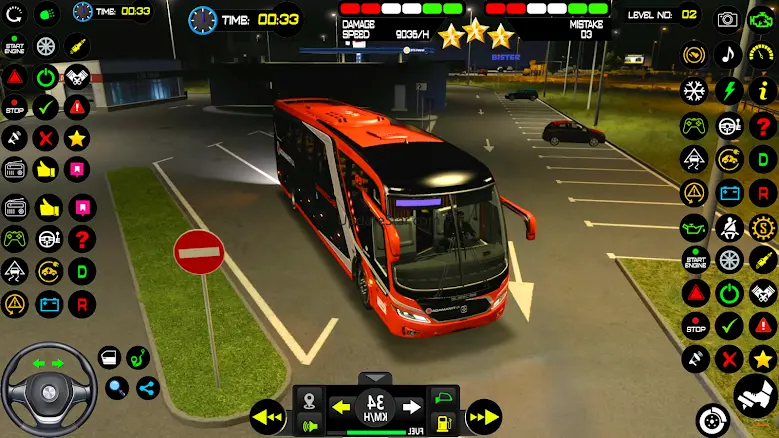The width and height of the screenshot is (779, 438).
Task: Open the camera view button
Action: click(728, 19)
